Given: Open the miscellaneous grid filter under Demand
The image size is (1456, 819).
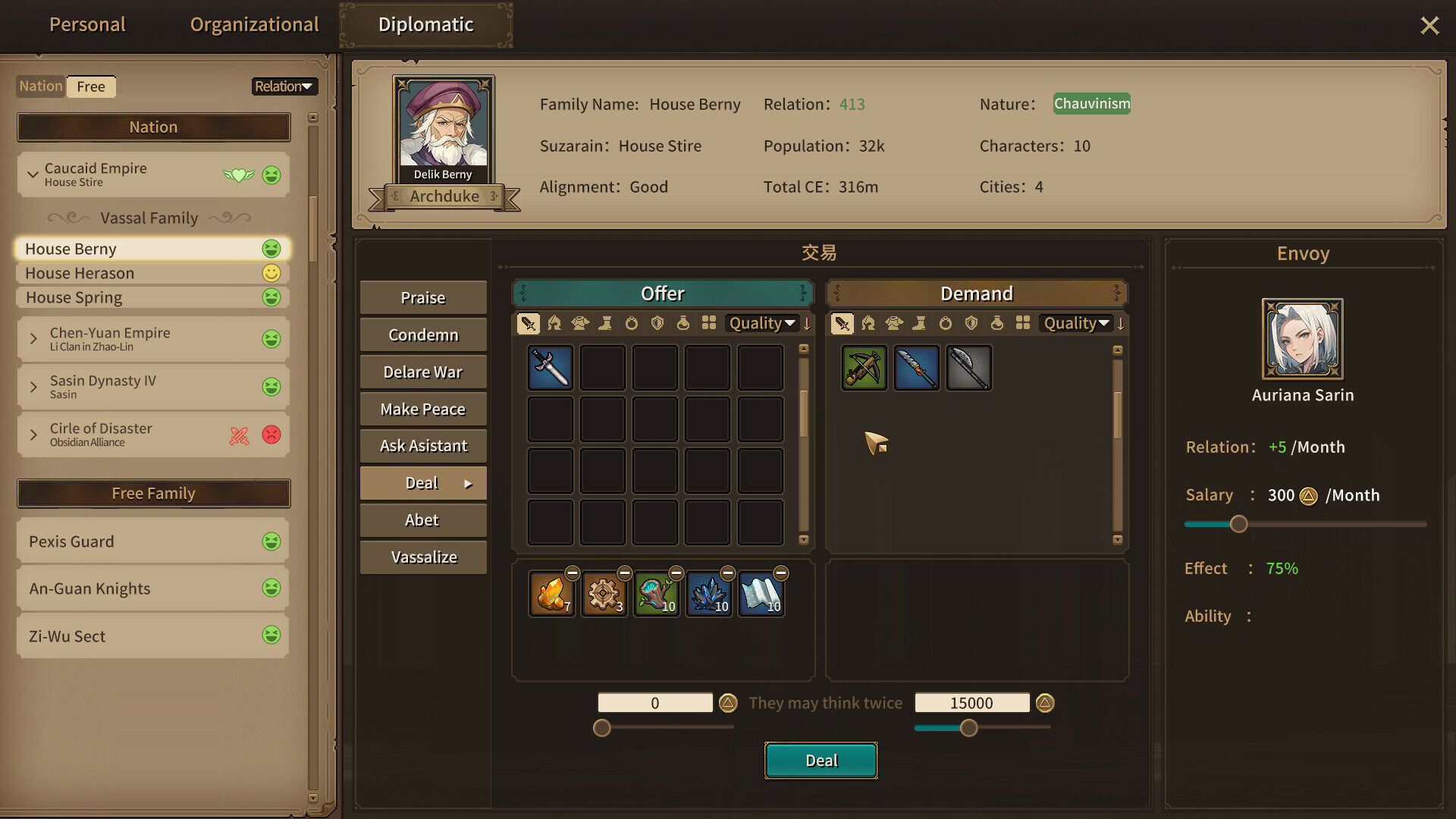Looking at the screenshot, I should (x=1023, y=323).
